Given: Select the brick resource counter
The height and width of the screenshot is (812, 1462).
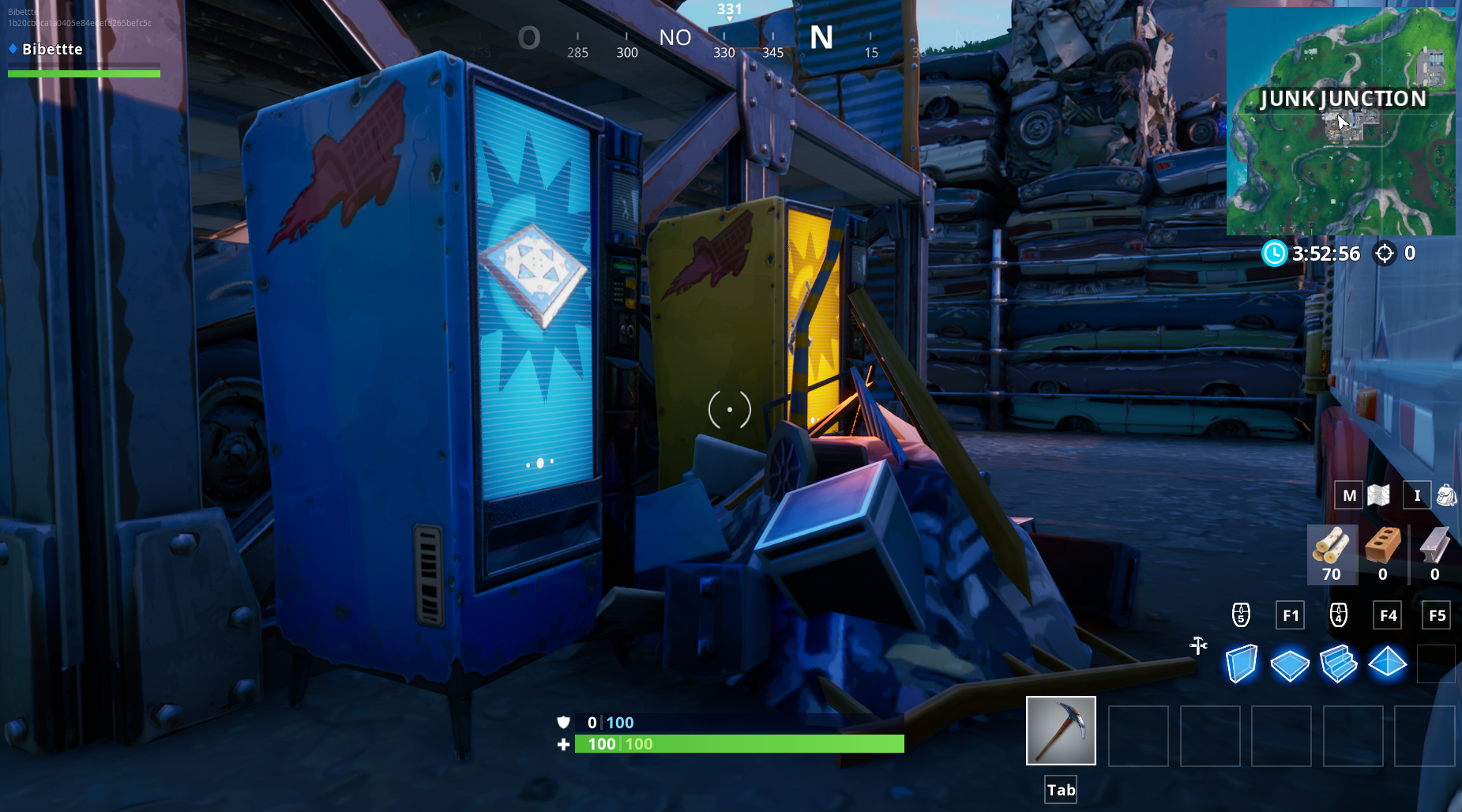Looking at the screenshot, I should (x=1383, y=553).
